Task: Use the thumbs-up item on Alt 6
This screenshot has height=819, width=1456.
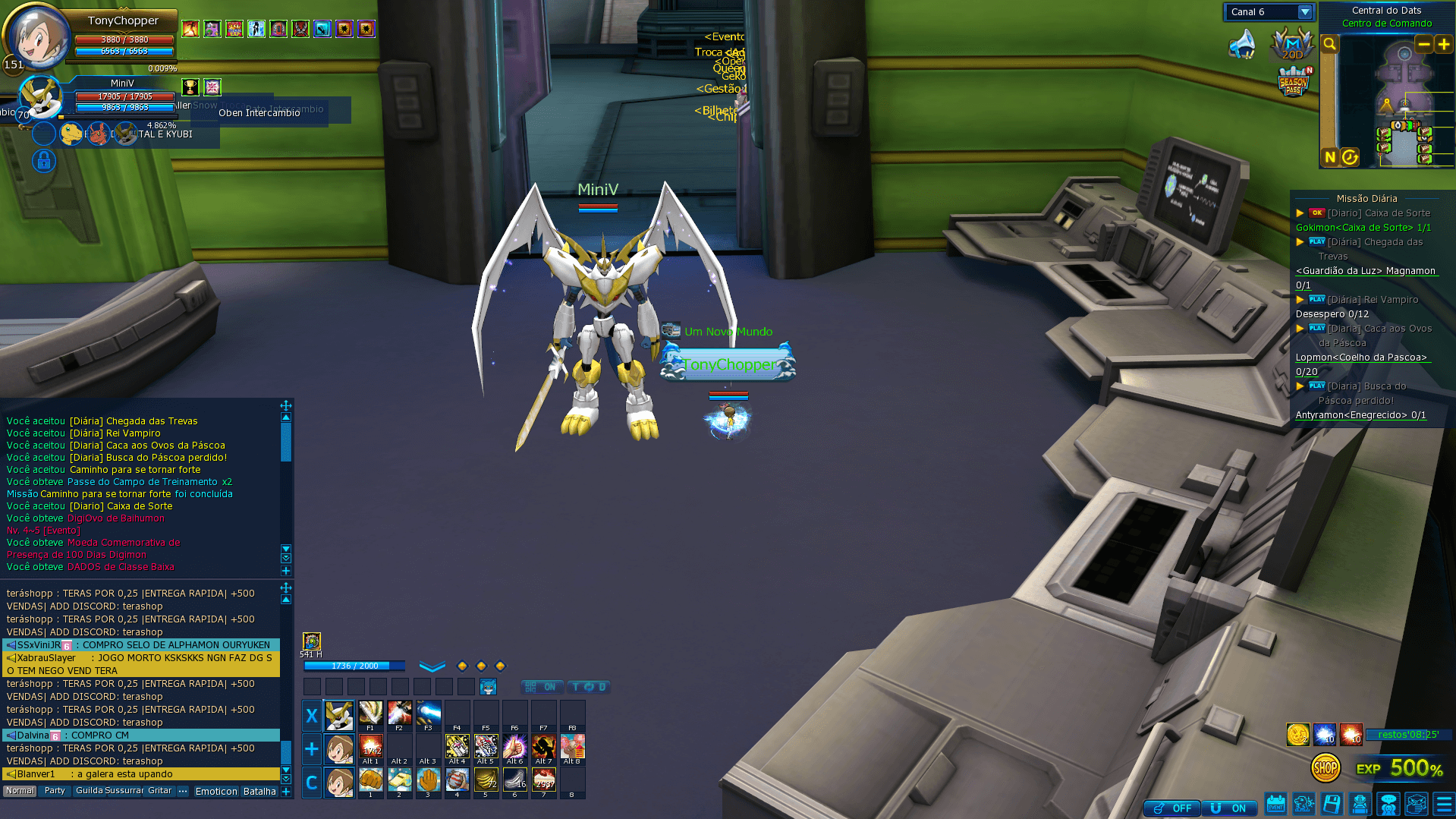Action: (514, 746)
